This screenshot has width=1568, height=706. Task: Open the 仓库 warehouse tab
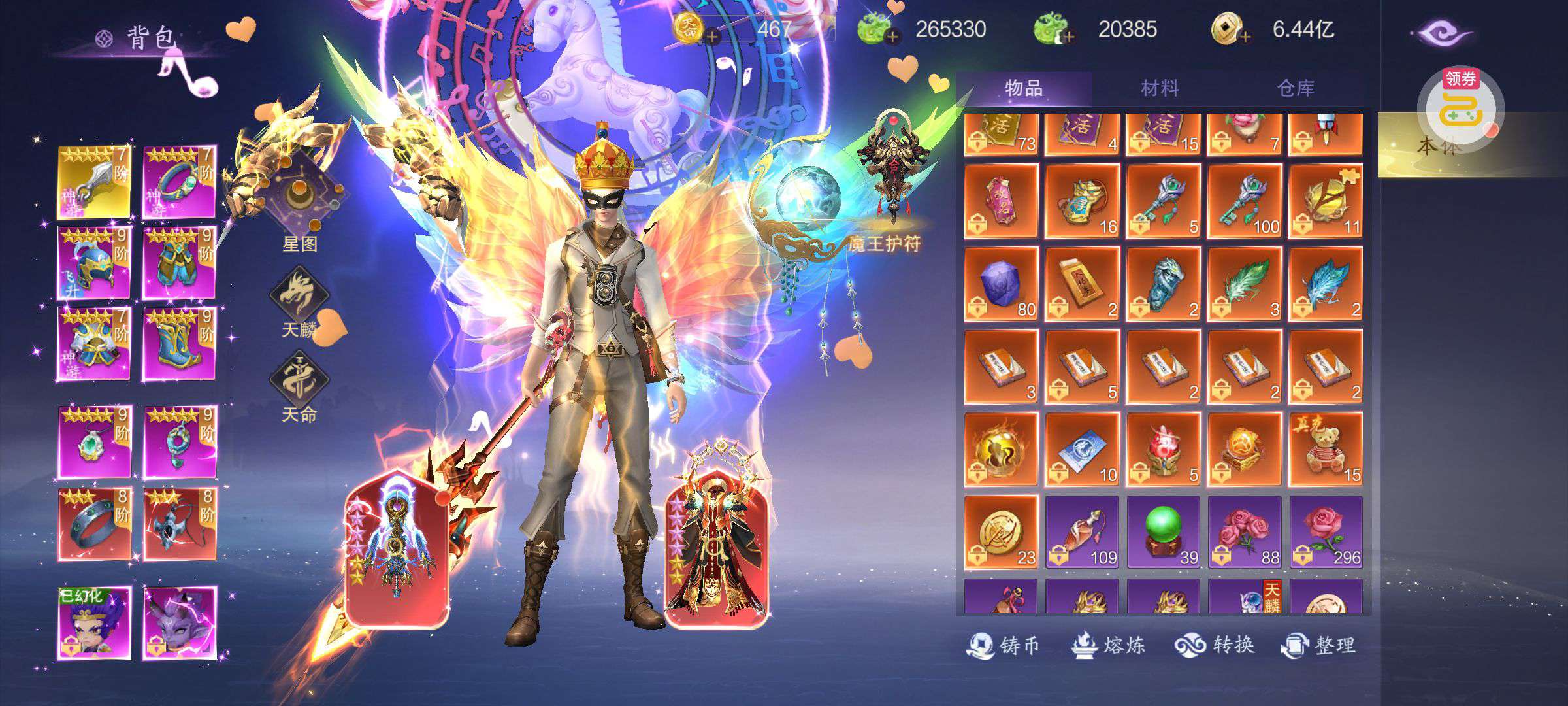pos(1296,88)
